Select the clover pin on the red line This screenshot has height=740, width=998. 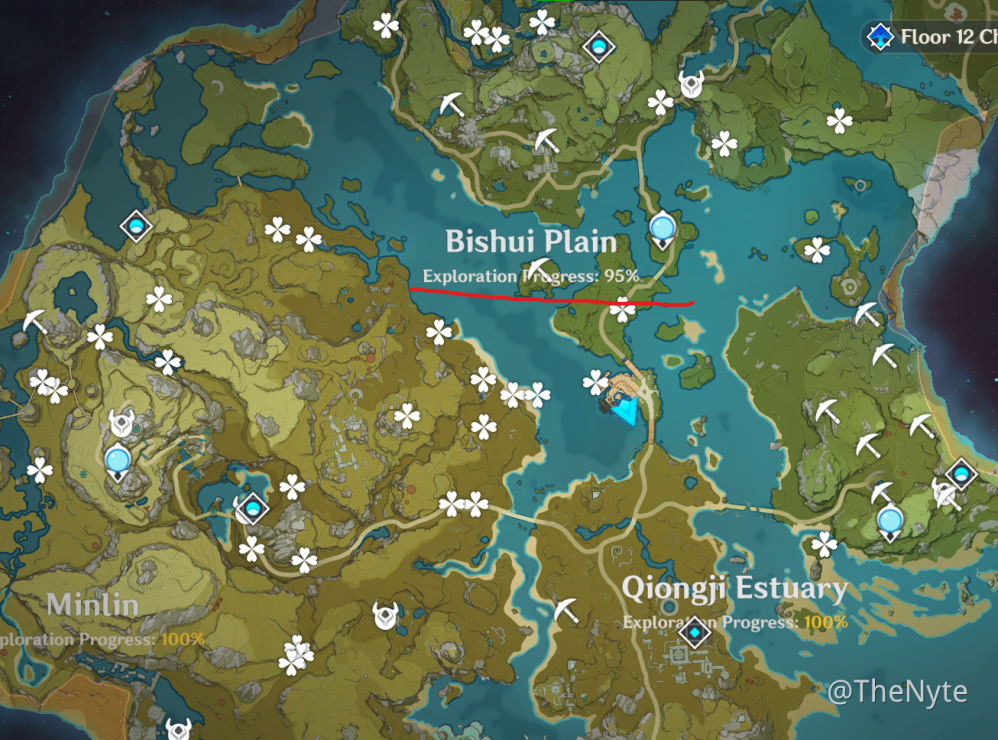pos(623,308)
